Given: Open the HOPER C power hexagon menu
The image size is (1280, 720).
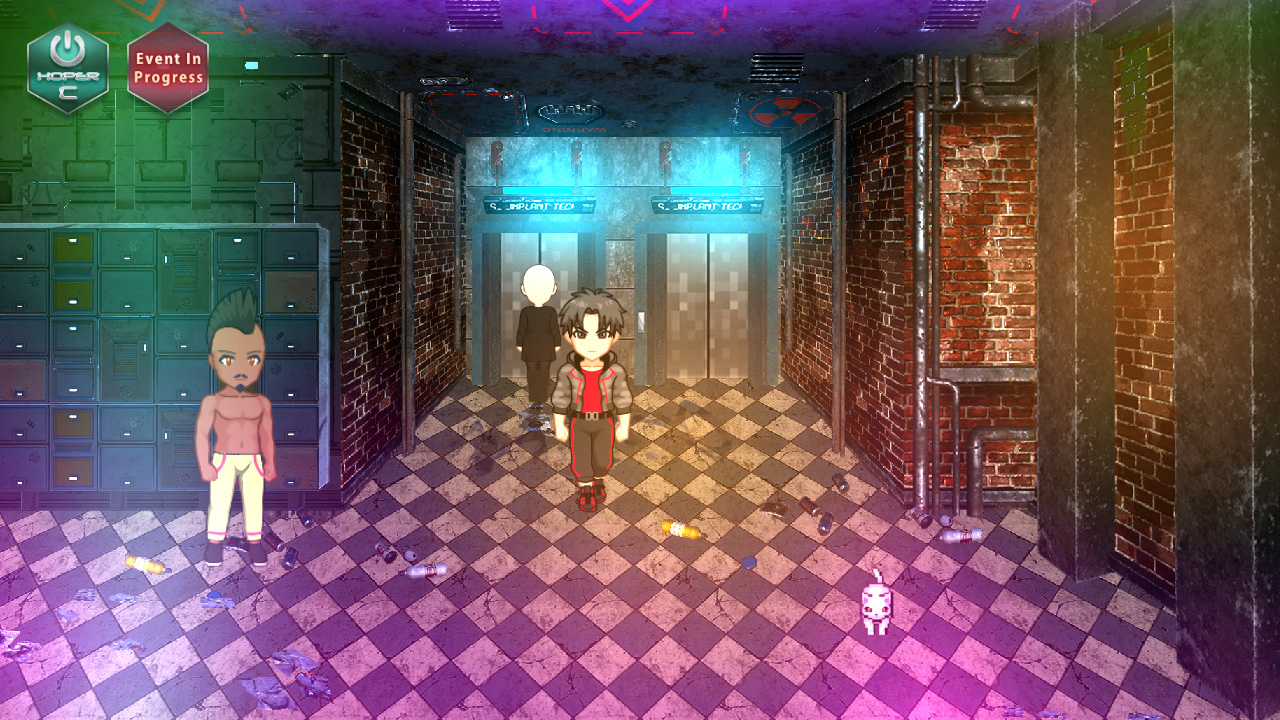Looking at the screenshot, I should pyautogui.click(x=68, y=68).
